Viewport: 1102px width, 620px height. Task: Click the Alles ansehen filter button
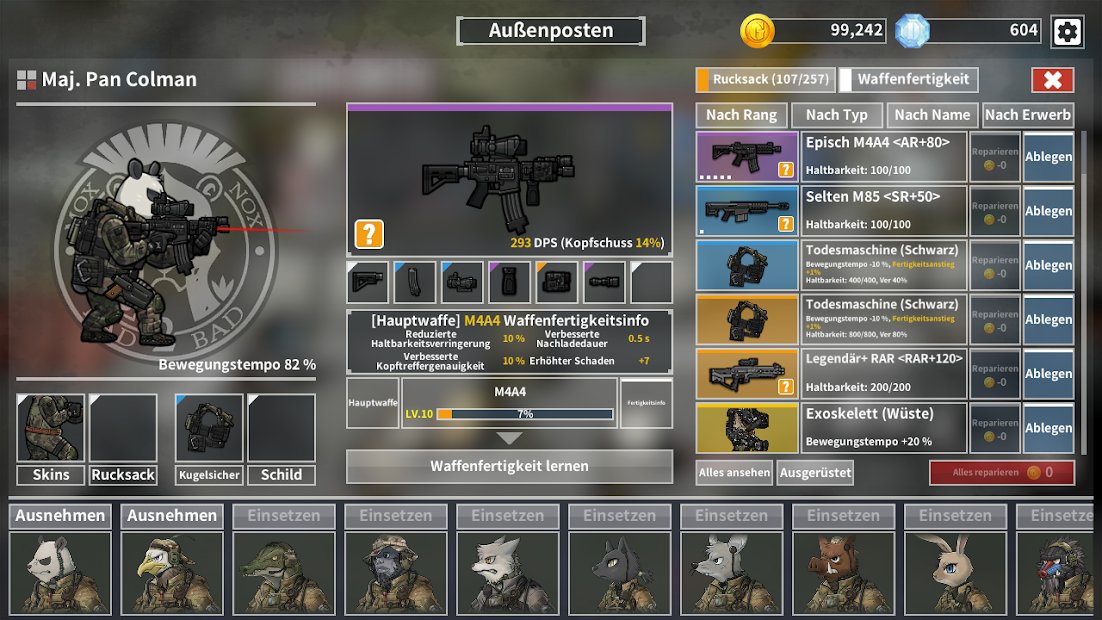point(735,473)
